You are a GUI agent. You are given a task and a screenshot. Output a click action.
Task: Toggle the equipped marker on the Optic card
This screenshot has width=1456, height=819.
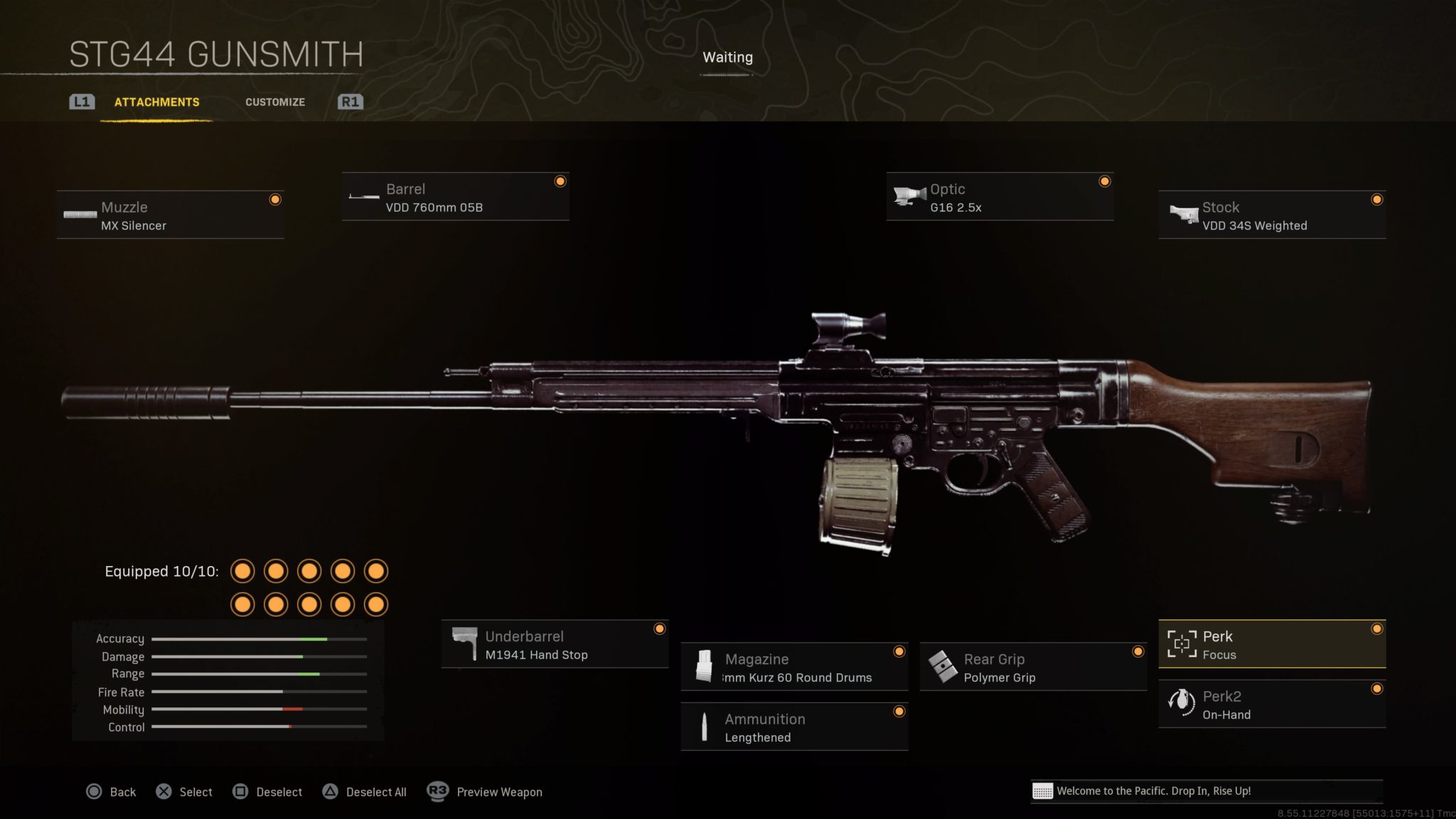pos(1105,181)
